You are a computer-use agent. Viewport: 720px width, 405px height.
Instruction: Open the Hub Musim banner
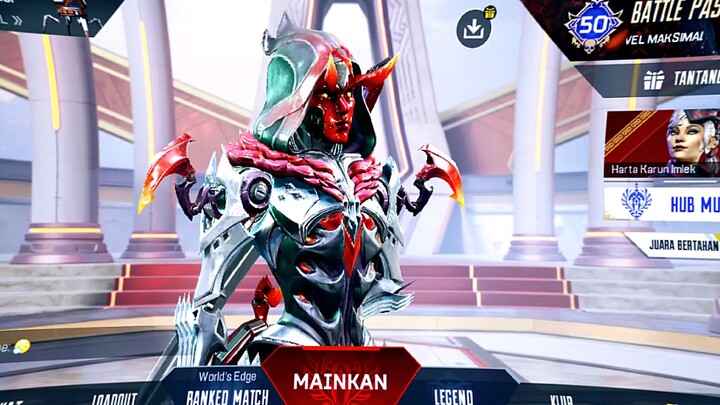click(661, 202)
